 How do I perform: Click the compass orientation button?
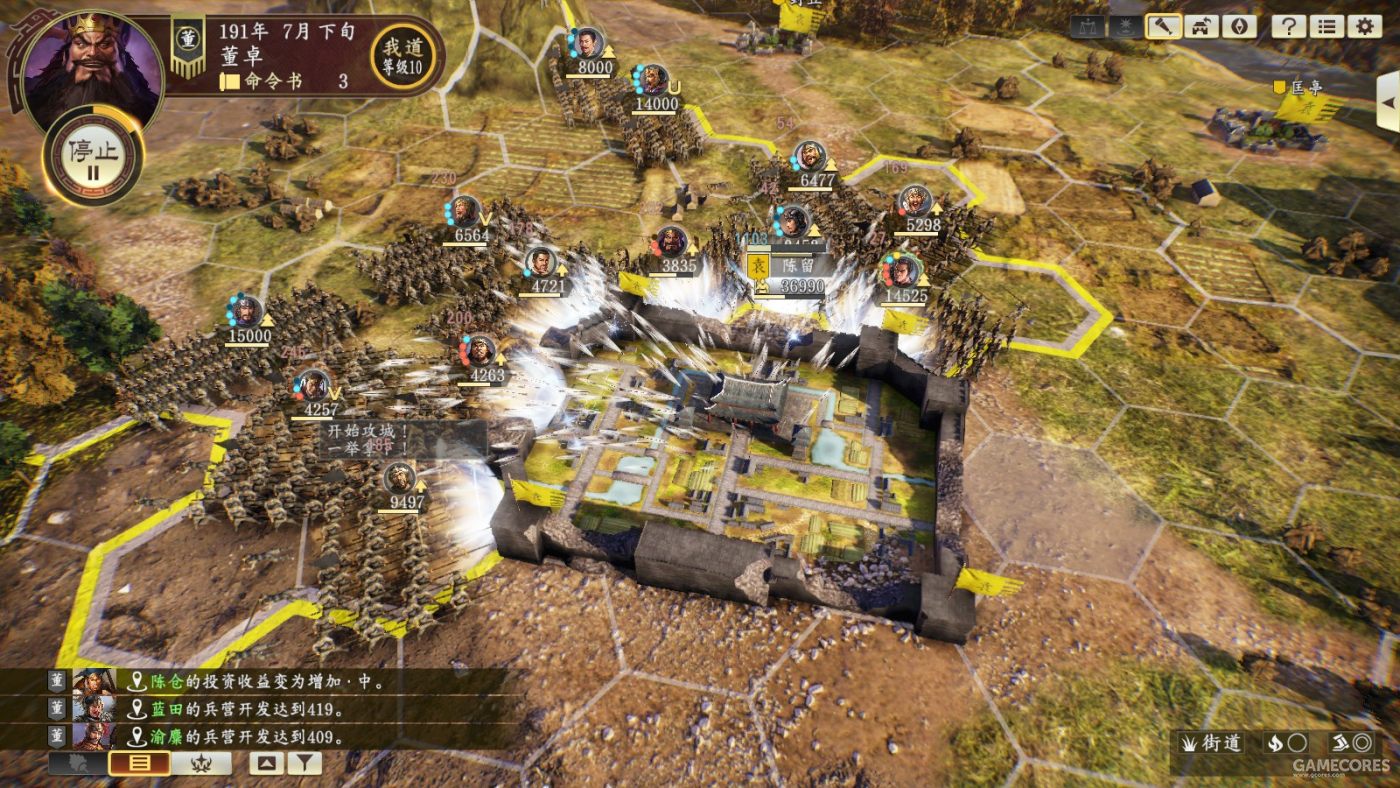(x=1239, y=26)
